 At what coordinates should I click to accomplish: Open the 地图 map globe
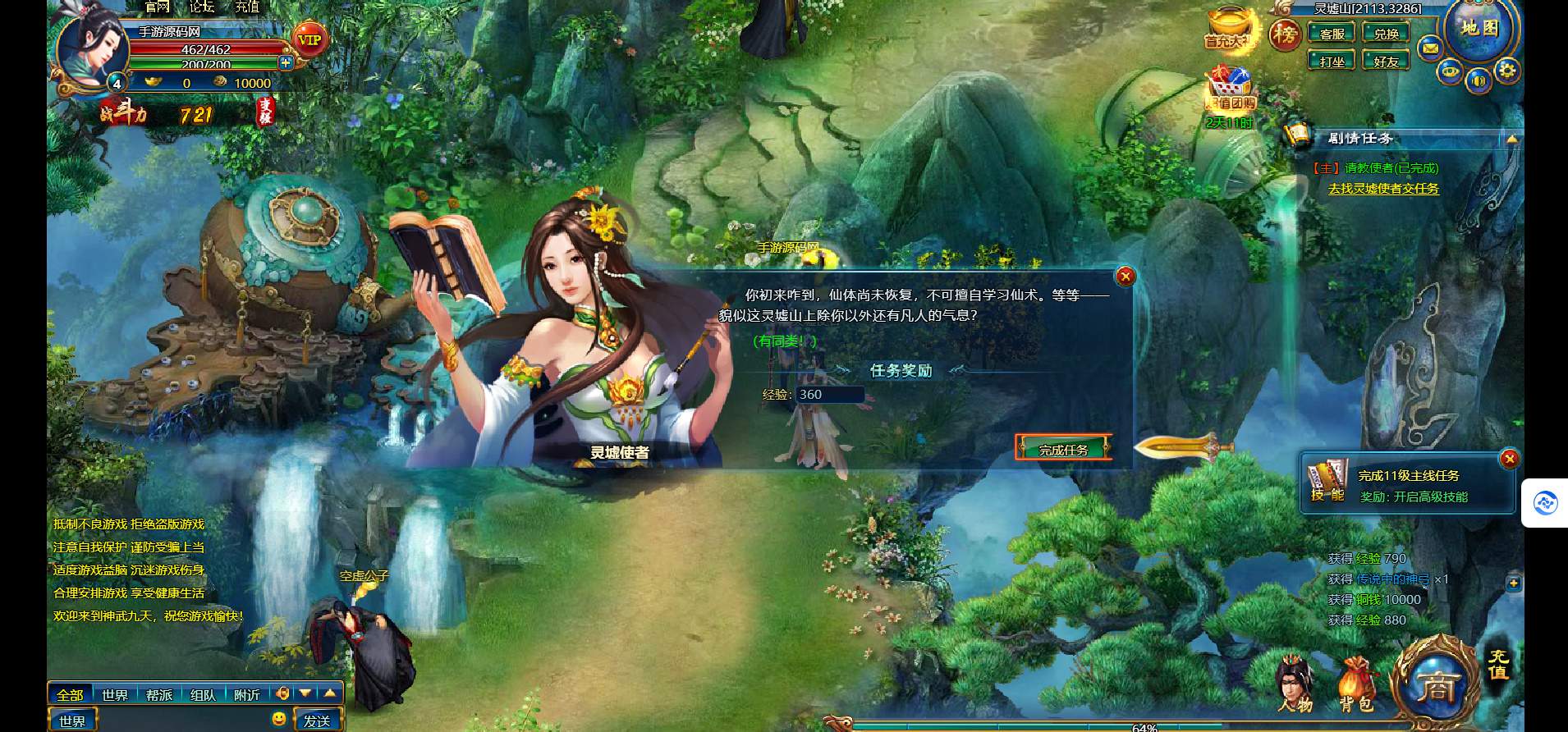[1480, 29]
